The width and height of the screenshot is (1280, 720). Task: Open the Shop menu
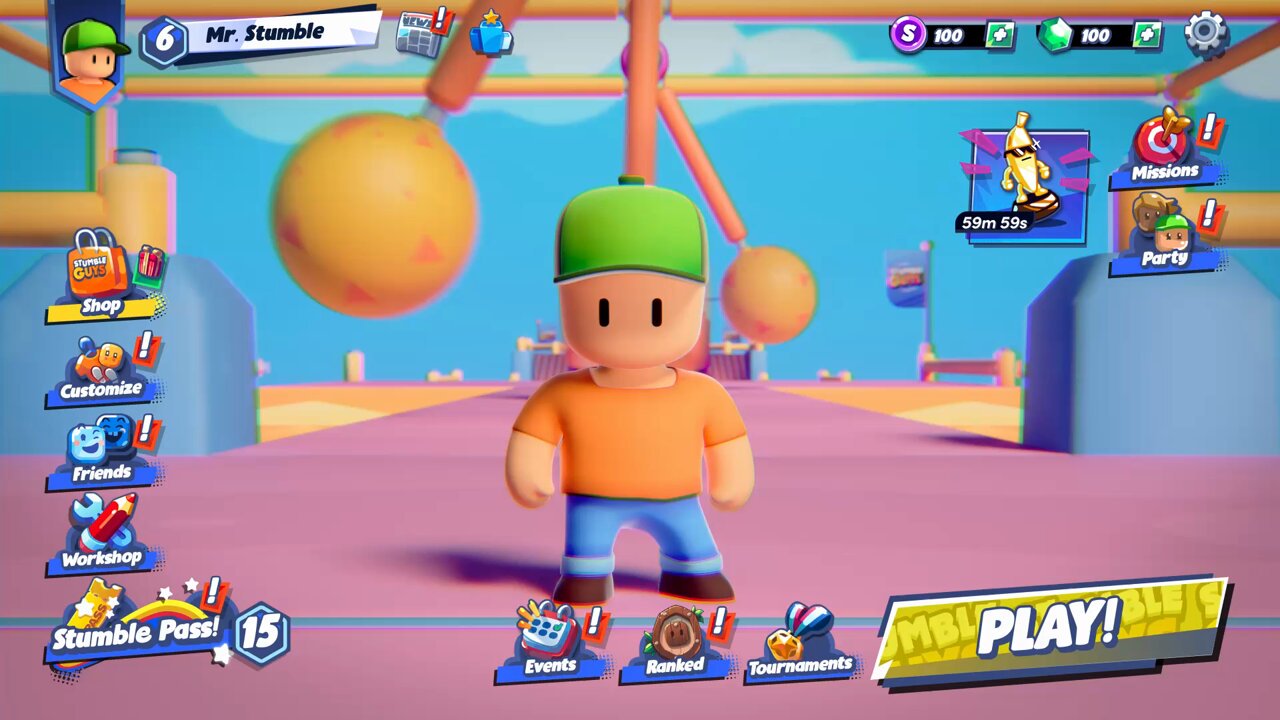point(102,276)
